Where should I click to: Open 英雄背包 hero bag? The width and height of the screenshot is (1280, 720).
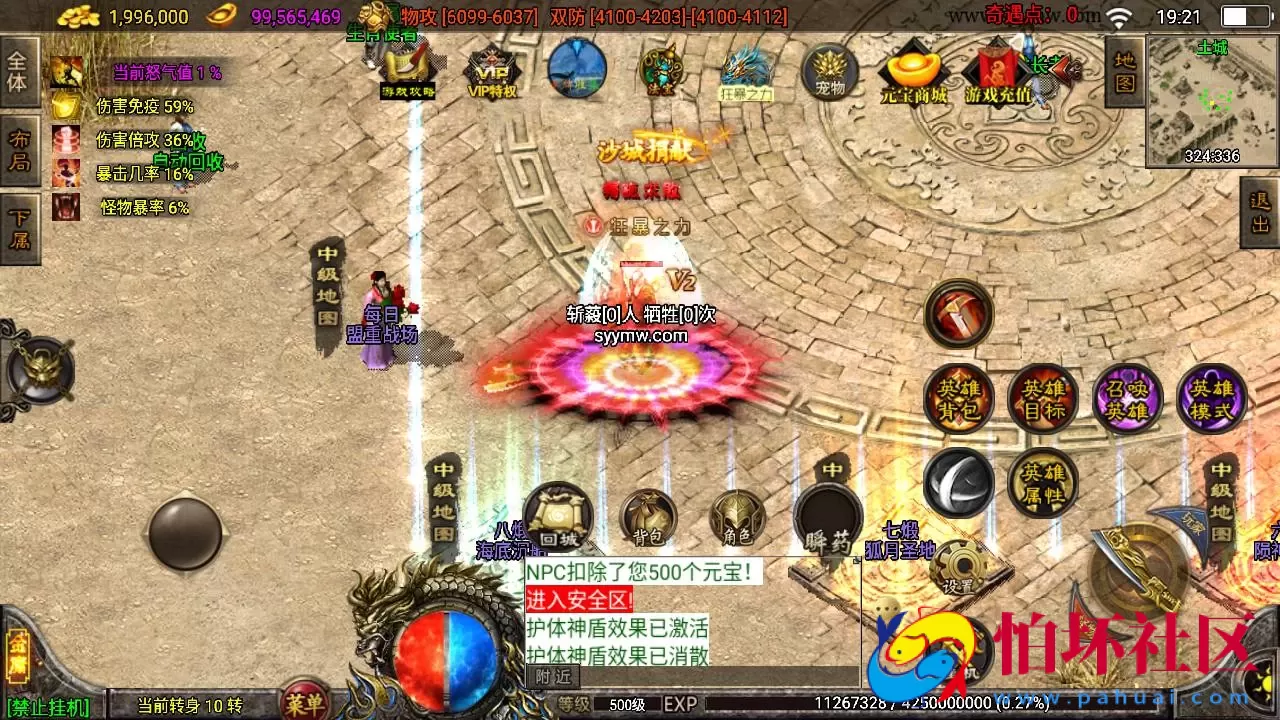coord(957,398)
